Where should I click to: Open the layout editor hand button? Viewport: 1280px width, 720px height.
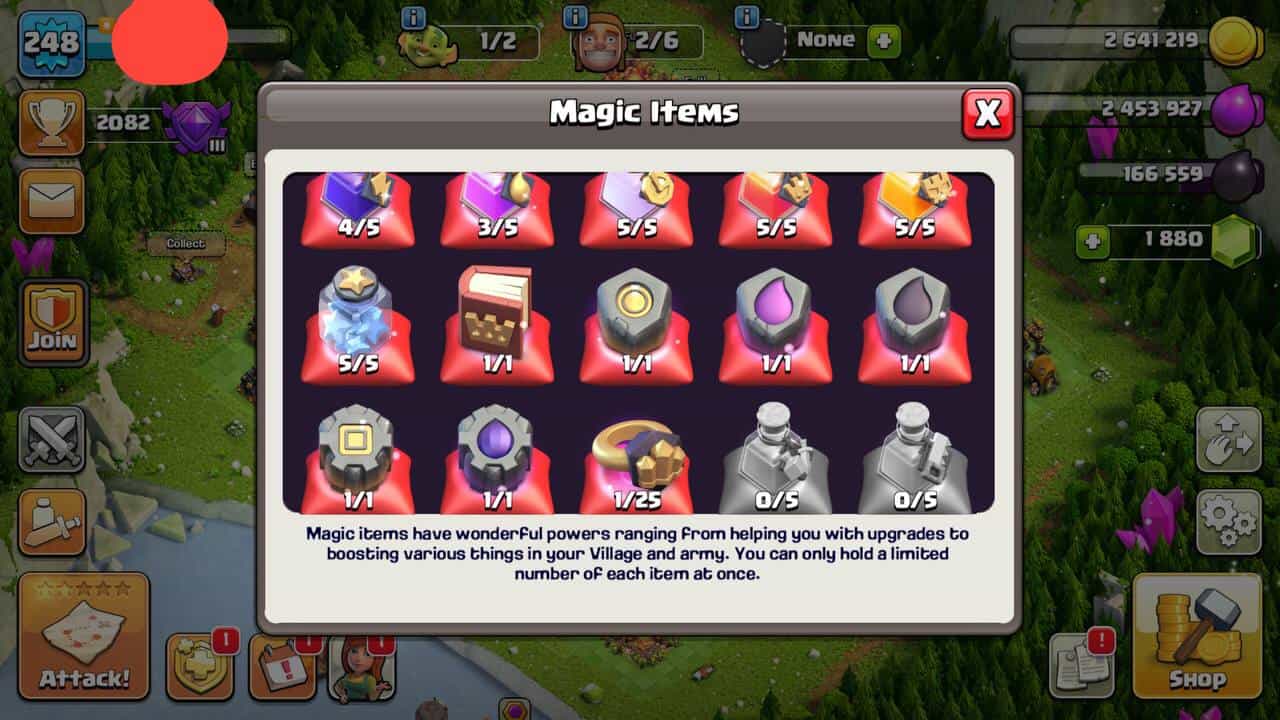(1229, 440)
